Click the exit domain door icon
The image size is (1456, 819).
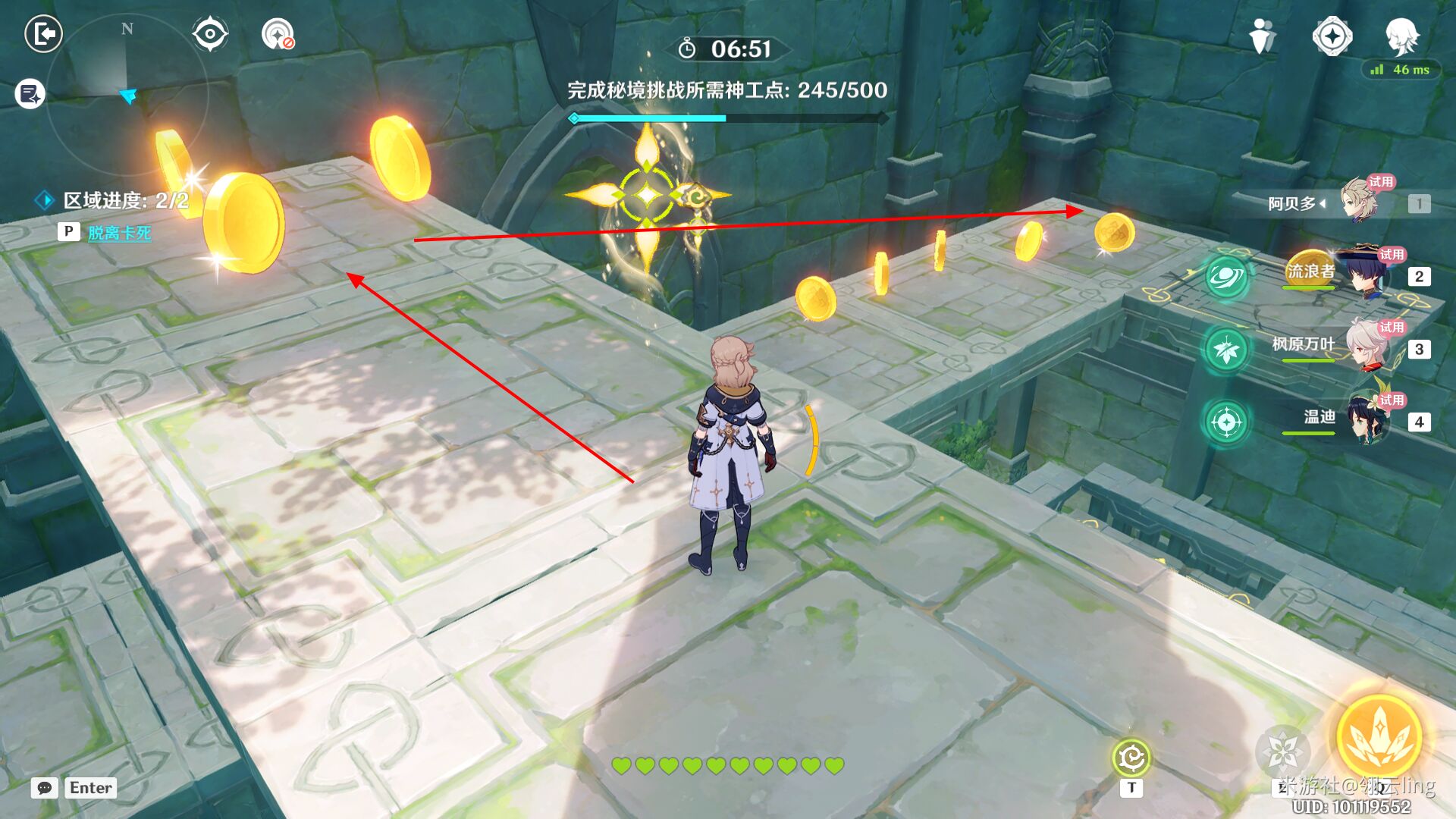[44, 34]
